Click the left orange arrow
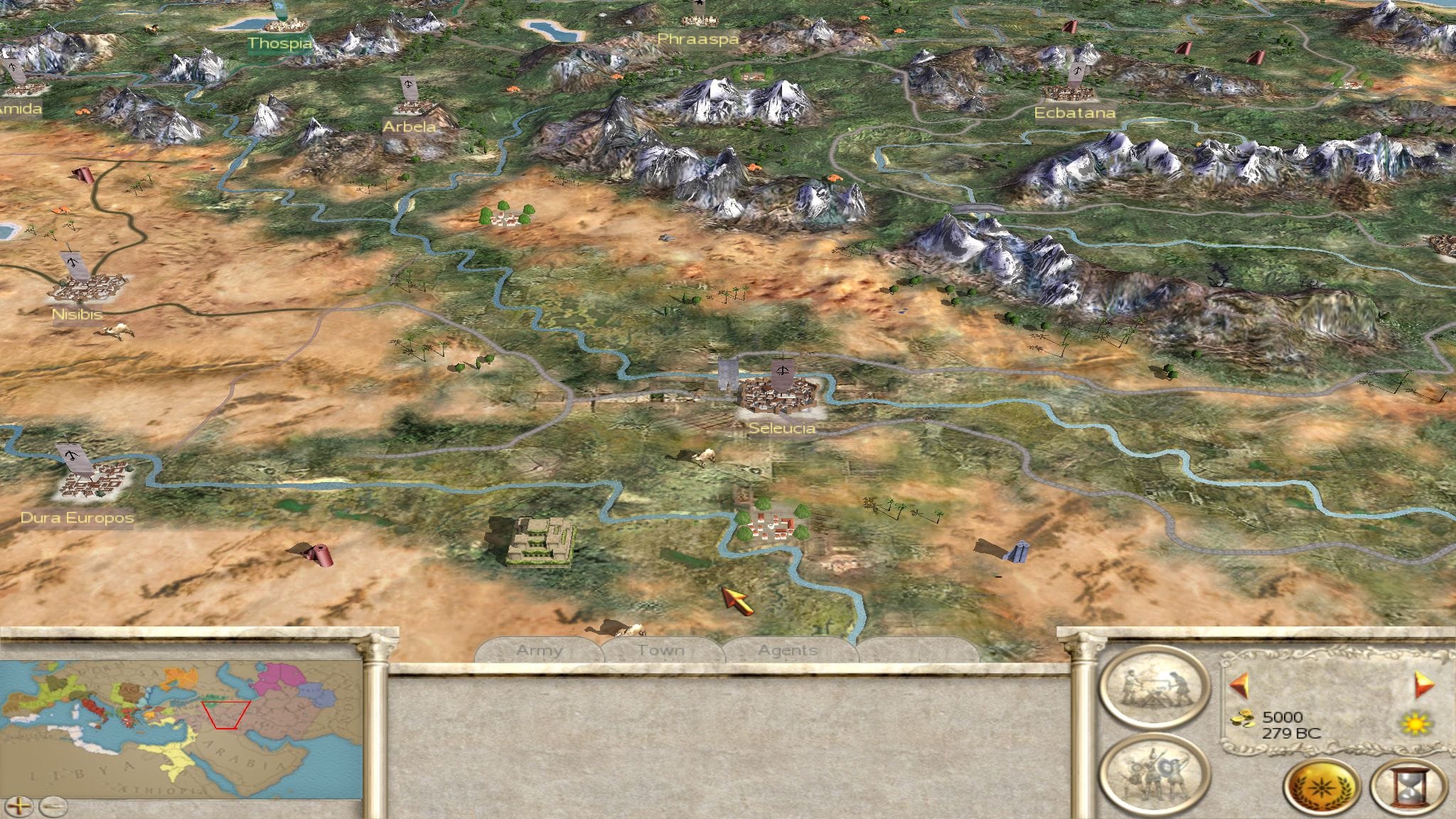Screen dimensions: 1456x819 (x=1238, y=685)
